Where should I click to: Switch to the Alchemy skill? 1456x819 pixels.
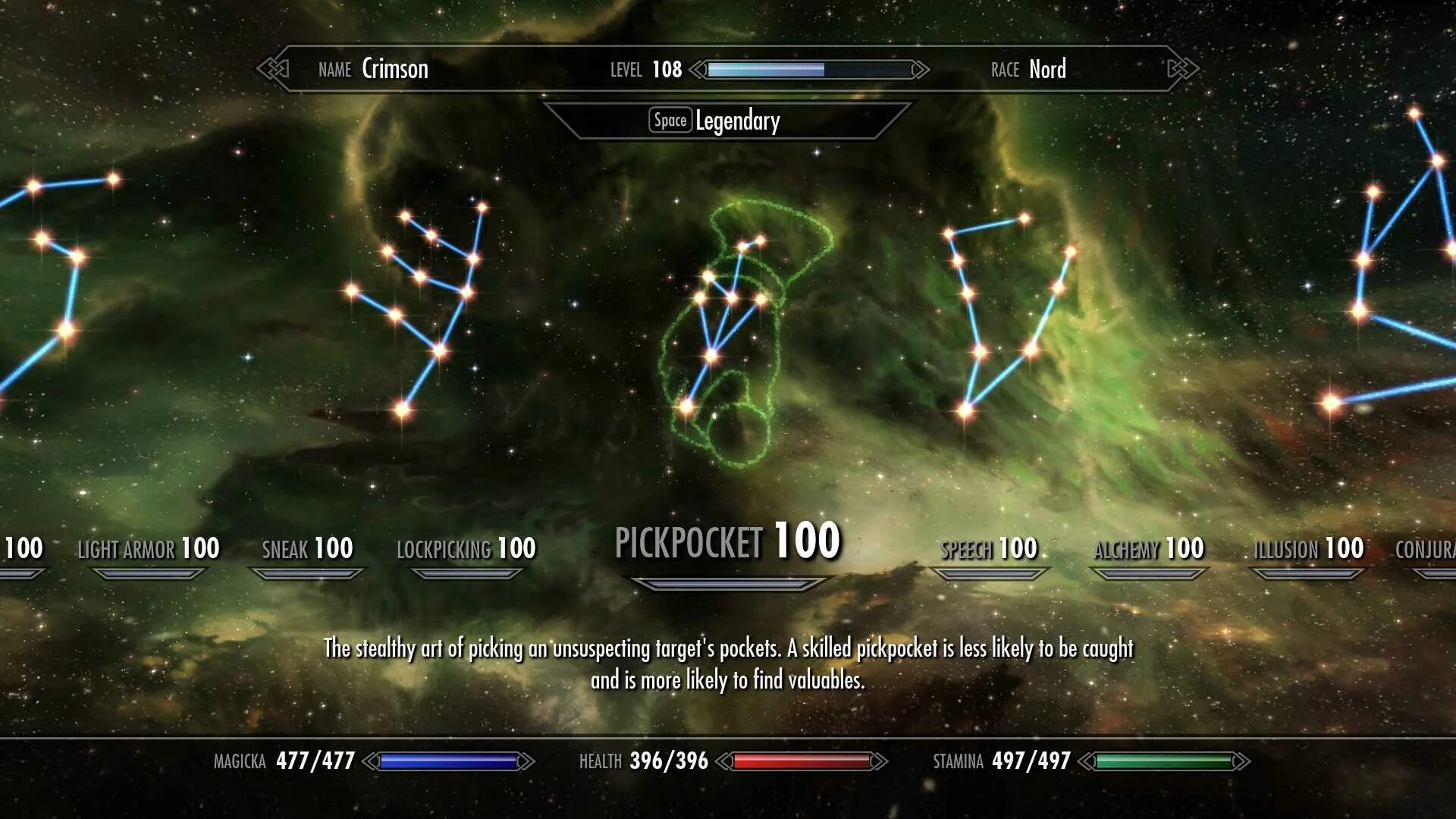click(1148, 549)
